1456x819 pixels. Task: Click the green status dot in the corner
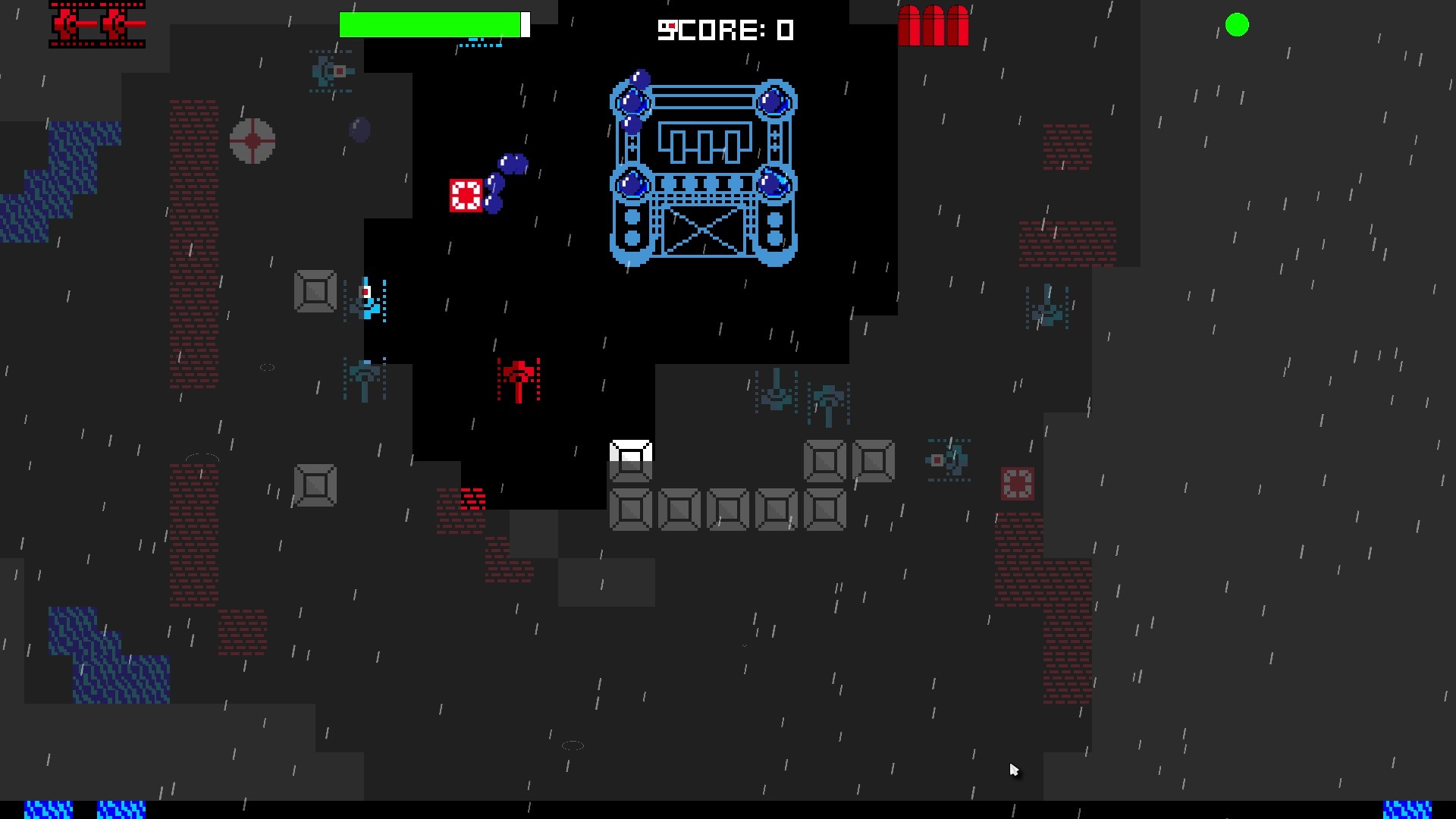[x=1238, y=25]
